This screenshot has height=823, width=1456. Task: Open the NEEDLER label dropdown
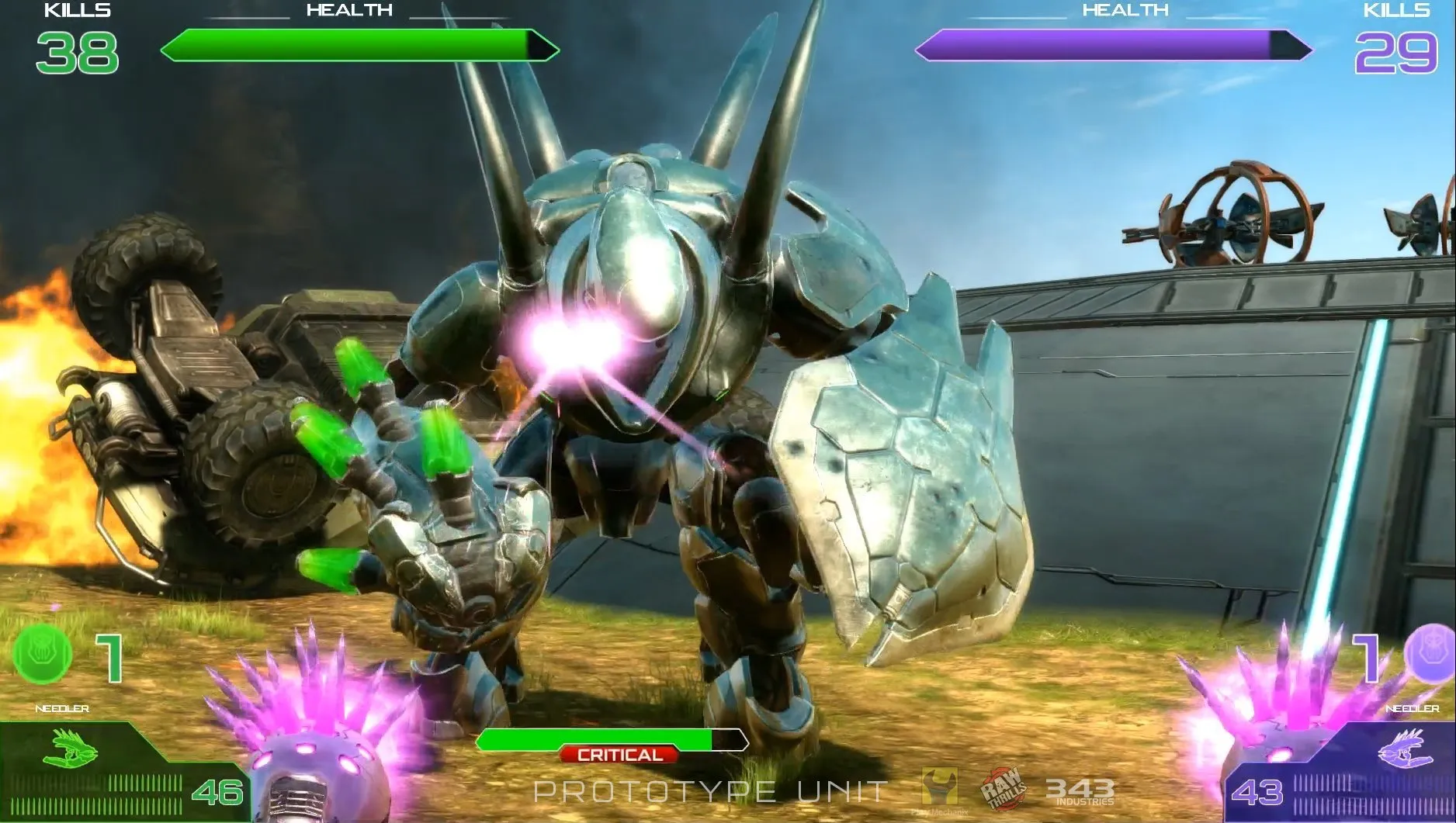pyautogui.click(x=62, y=707)
